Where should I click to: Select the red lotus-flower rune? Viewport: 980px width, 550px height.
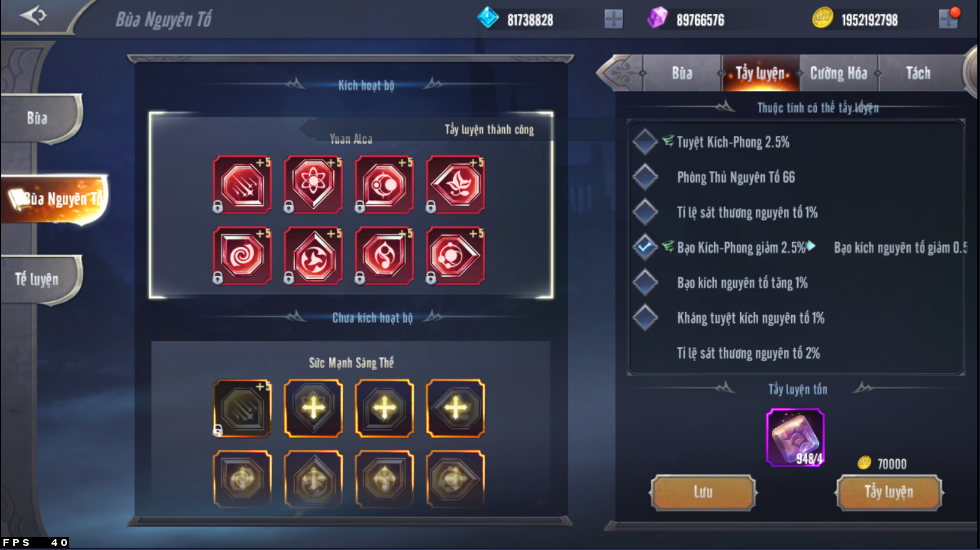pos(456,184)
